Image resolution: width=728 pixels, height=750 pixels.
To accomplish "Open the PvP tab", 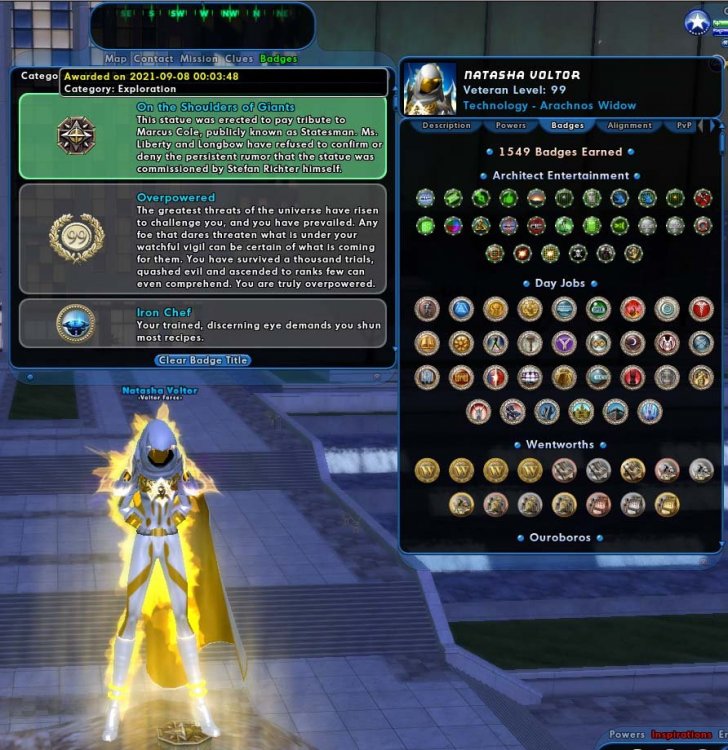I will coord(685,126).
